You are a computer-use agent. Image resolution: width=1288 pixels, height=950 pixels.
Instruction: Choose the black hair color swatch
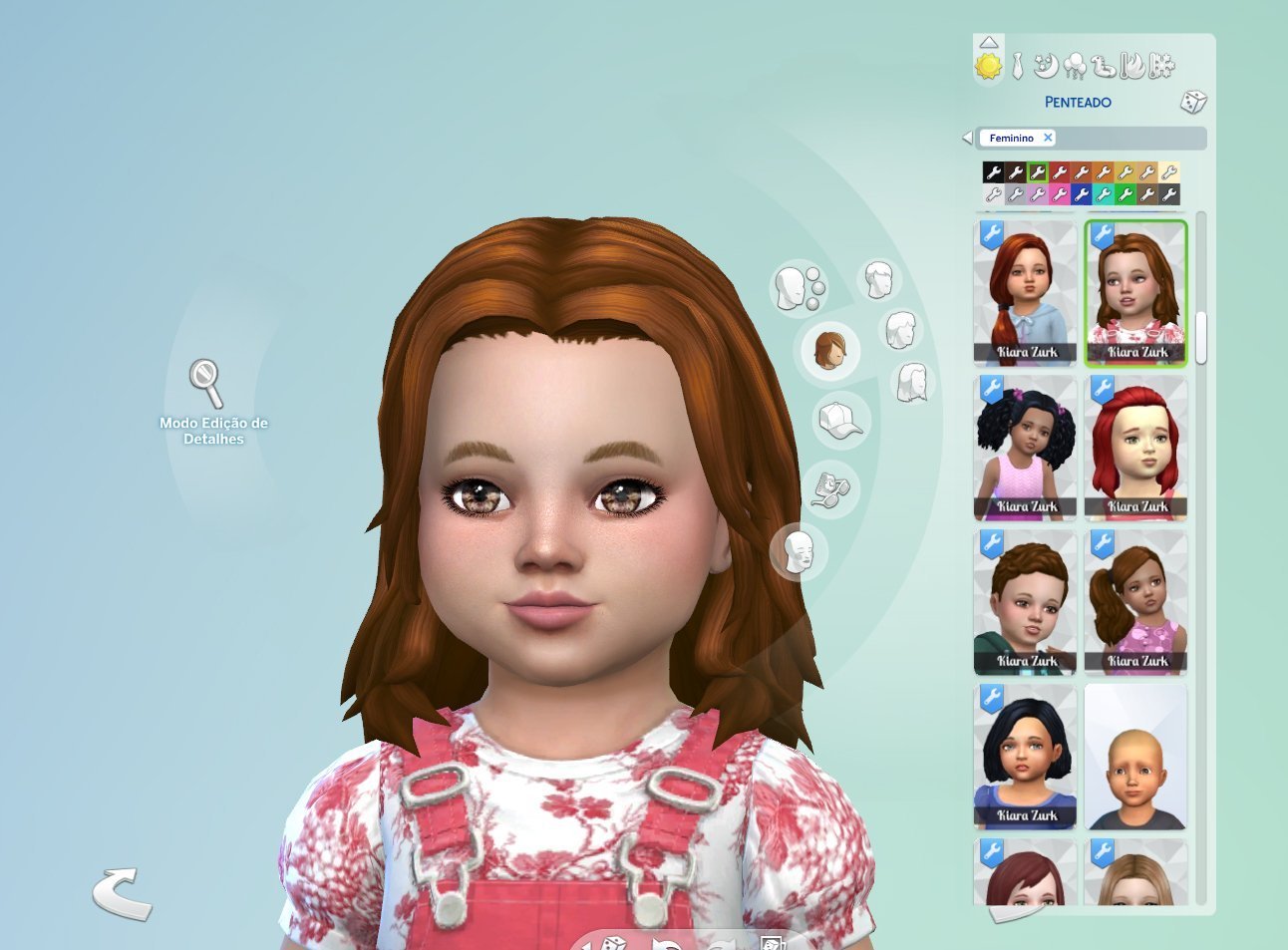pyautogui.click(x=993, y=172)
